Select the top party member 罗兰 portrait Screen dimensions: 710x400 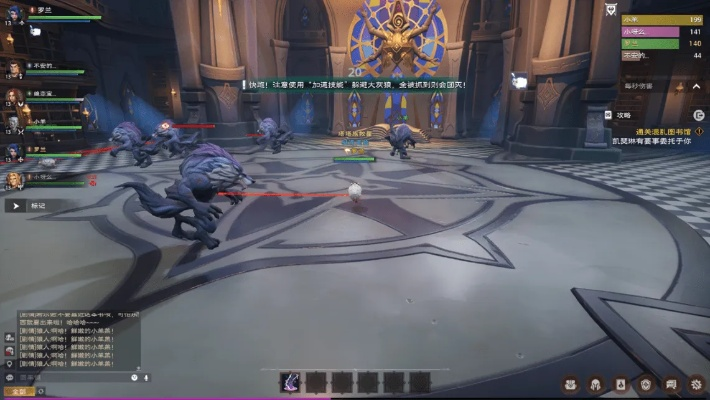pos(14,12)
